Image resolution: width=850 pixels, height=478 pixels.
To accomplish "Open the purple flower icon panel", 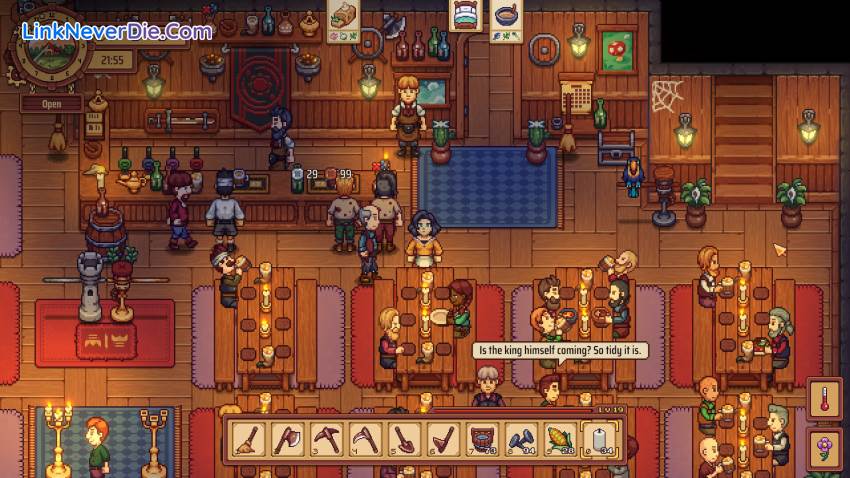I will pyautogui.click(x=825, y=445).
